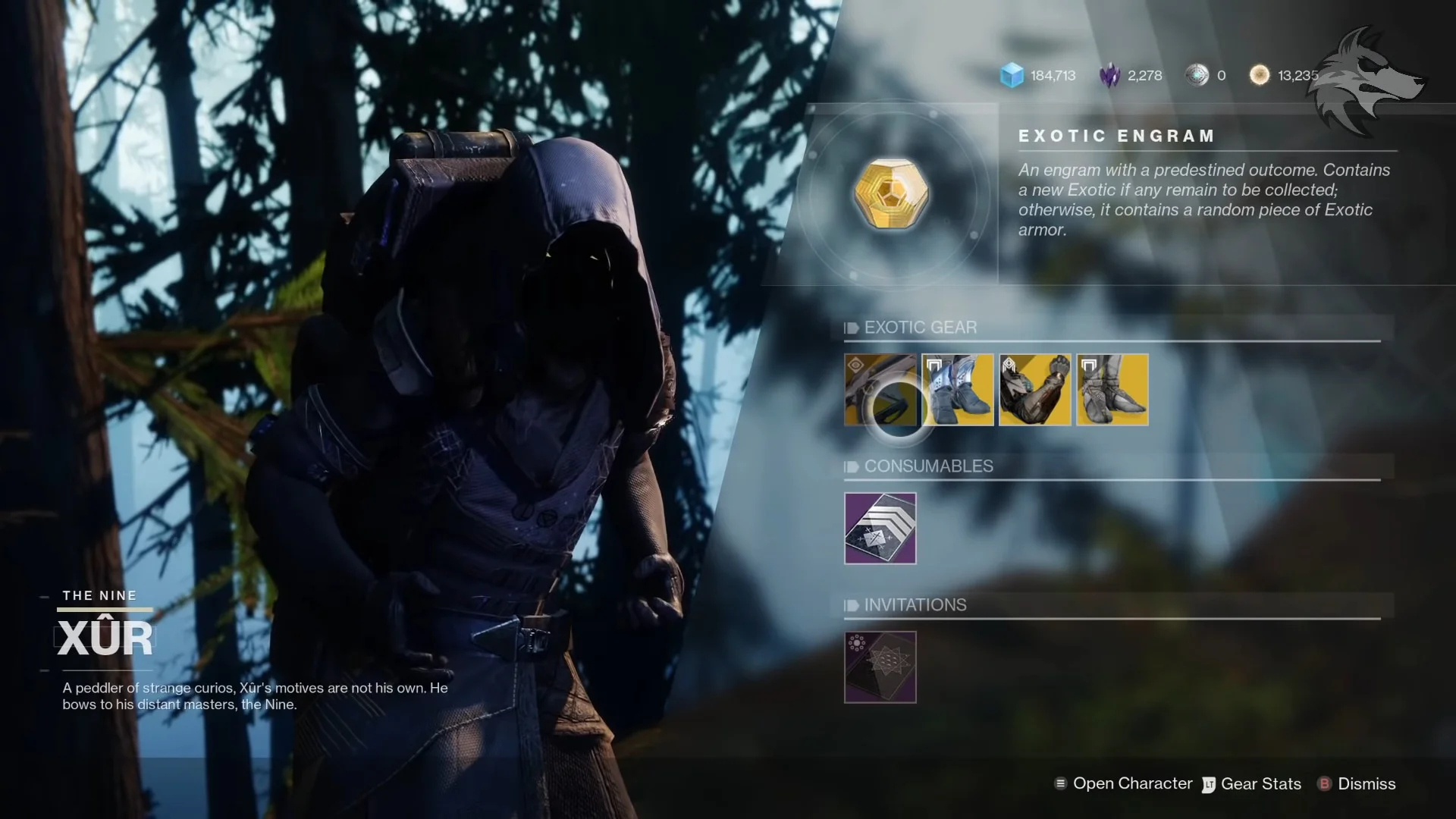Open the Invitation of the Nine item

click(880, 667)
